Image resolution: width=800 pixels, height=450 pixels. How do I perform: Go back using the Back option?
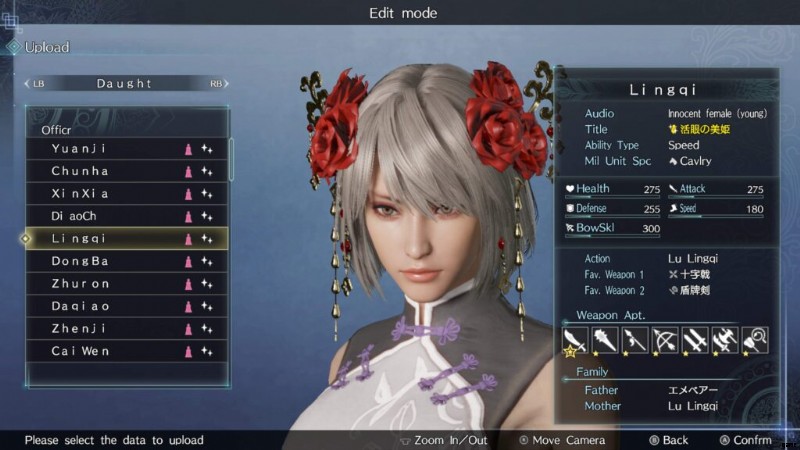(x=668, y=440)
